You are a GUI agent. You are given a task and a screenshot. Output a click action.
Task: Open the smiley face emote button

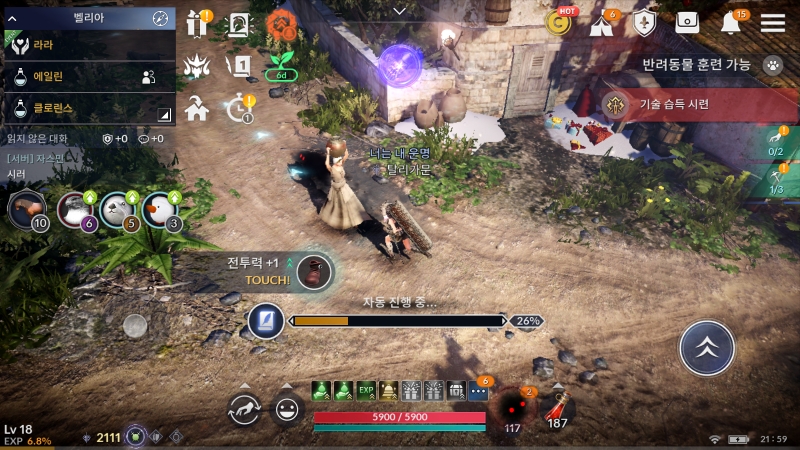pos(288,408)
